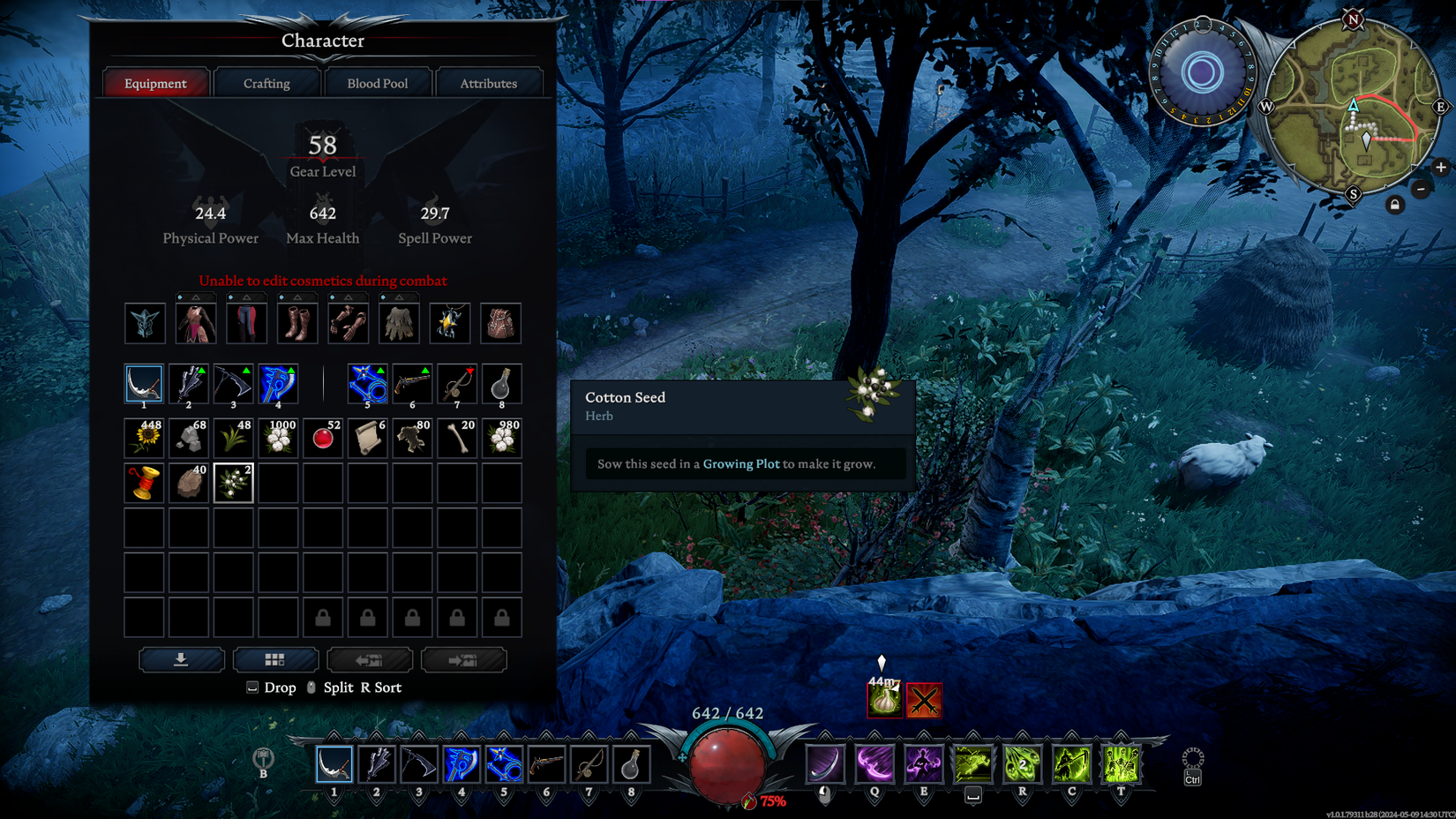Select the equipped helmet slot

[x=145, y=324]
